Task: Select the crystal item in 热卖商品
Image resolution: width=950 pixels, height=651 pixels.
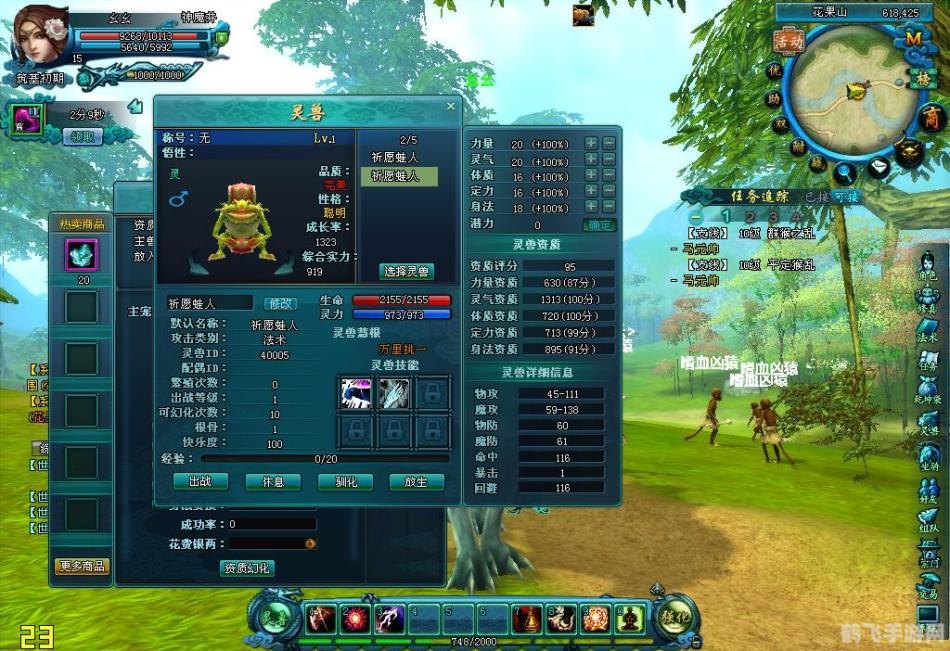Action: click(81, 255)
